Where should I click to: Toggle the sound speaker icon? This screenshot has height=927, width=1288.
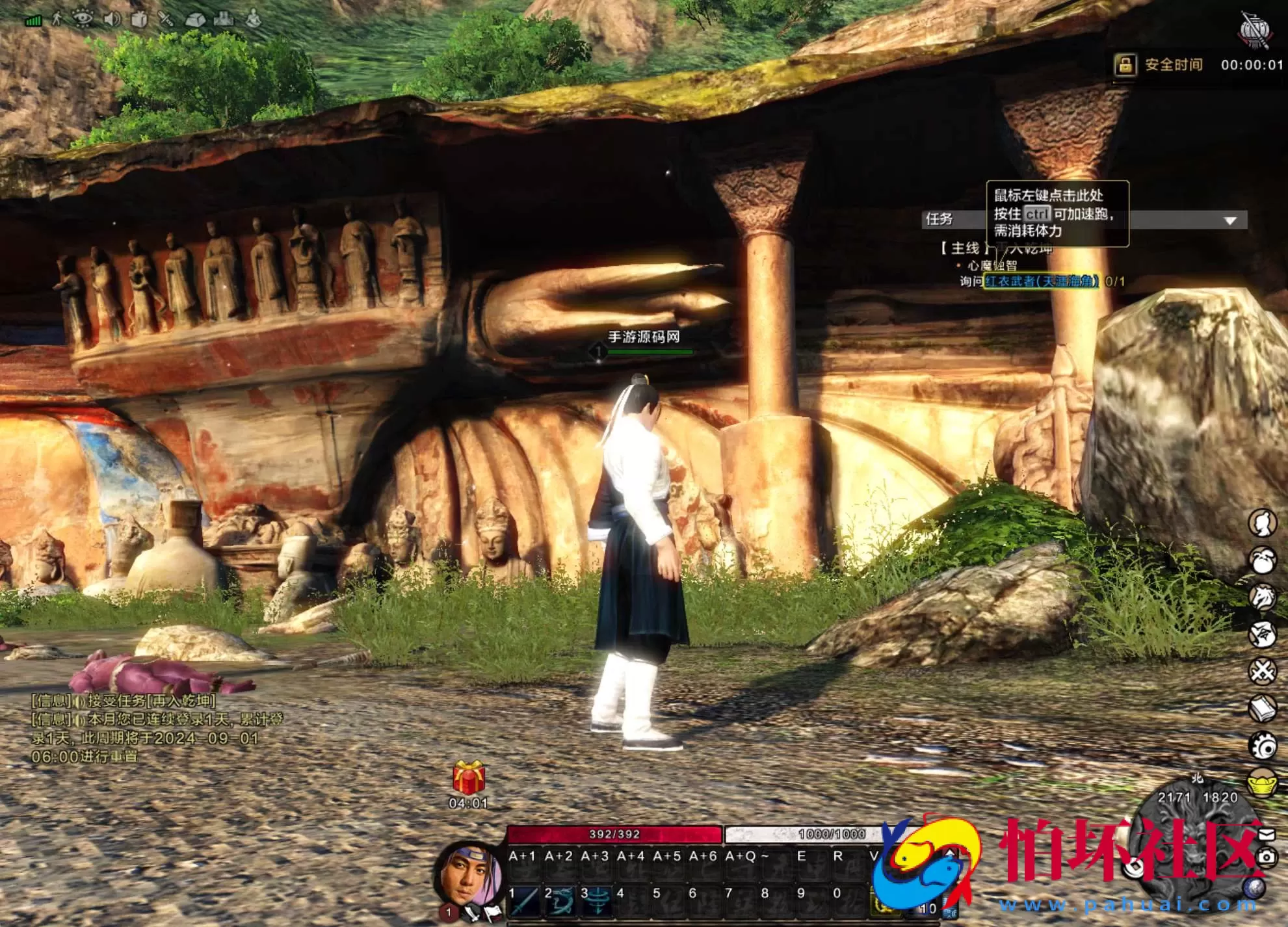pos(112,19)
